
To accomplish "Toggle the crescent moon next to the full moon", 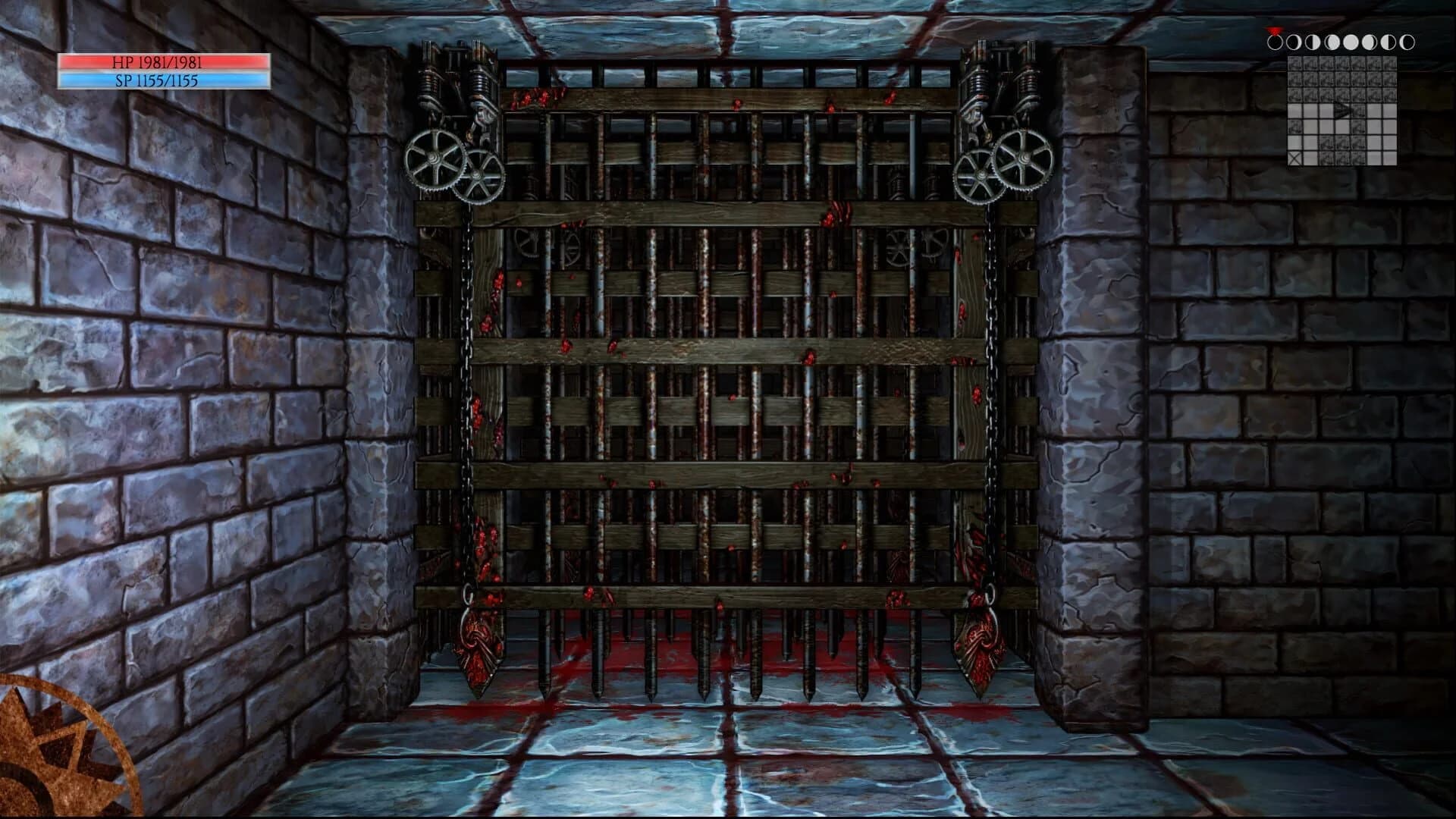I will tap(1370, 42).
